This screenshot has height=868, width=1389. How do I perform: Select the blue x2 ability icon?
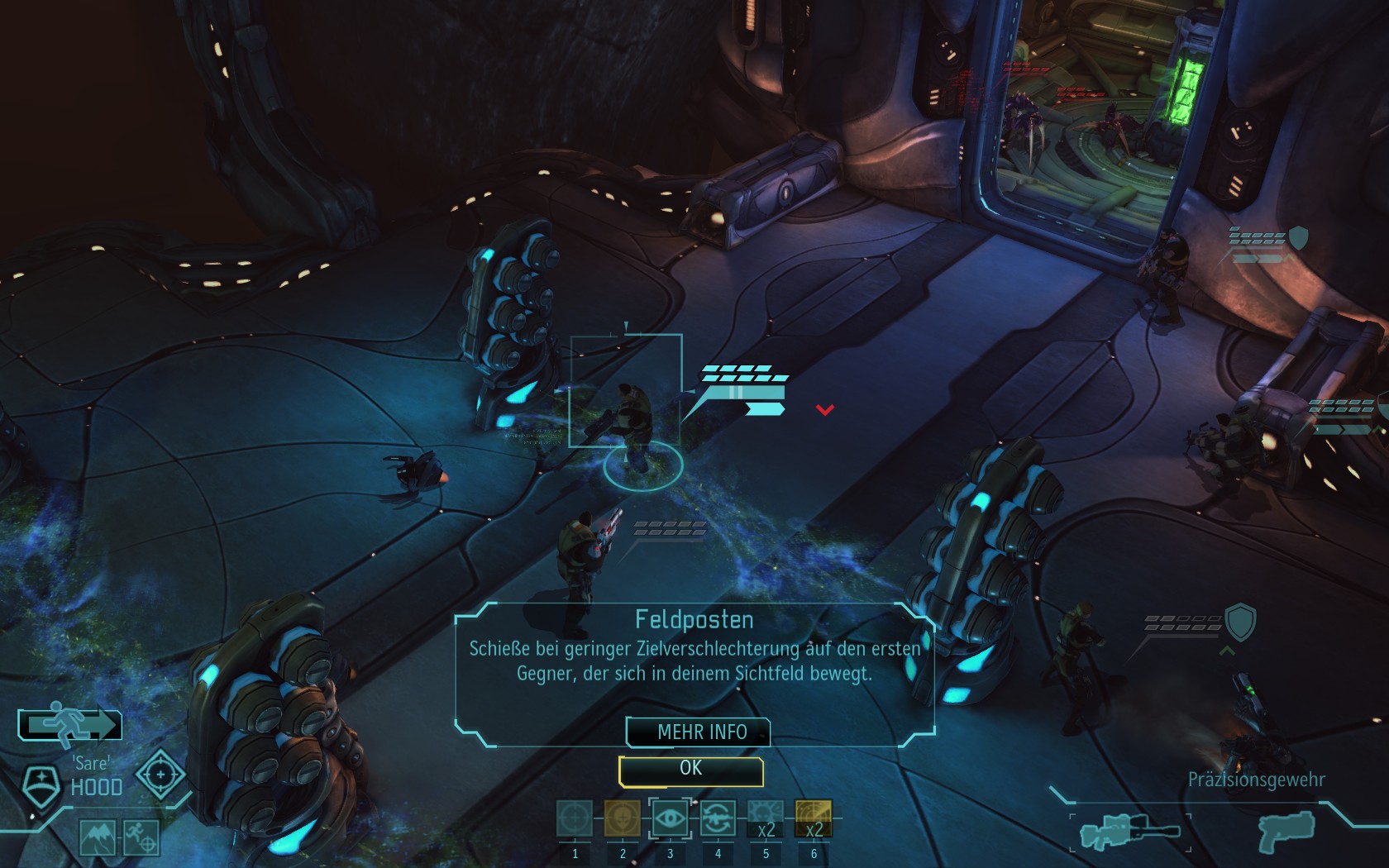pos(766,819)
